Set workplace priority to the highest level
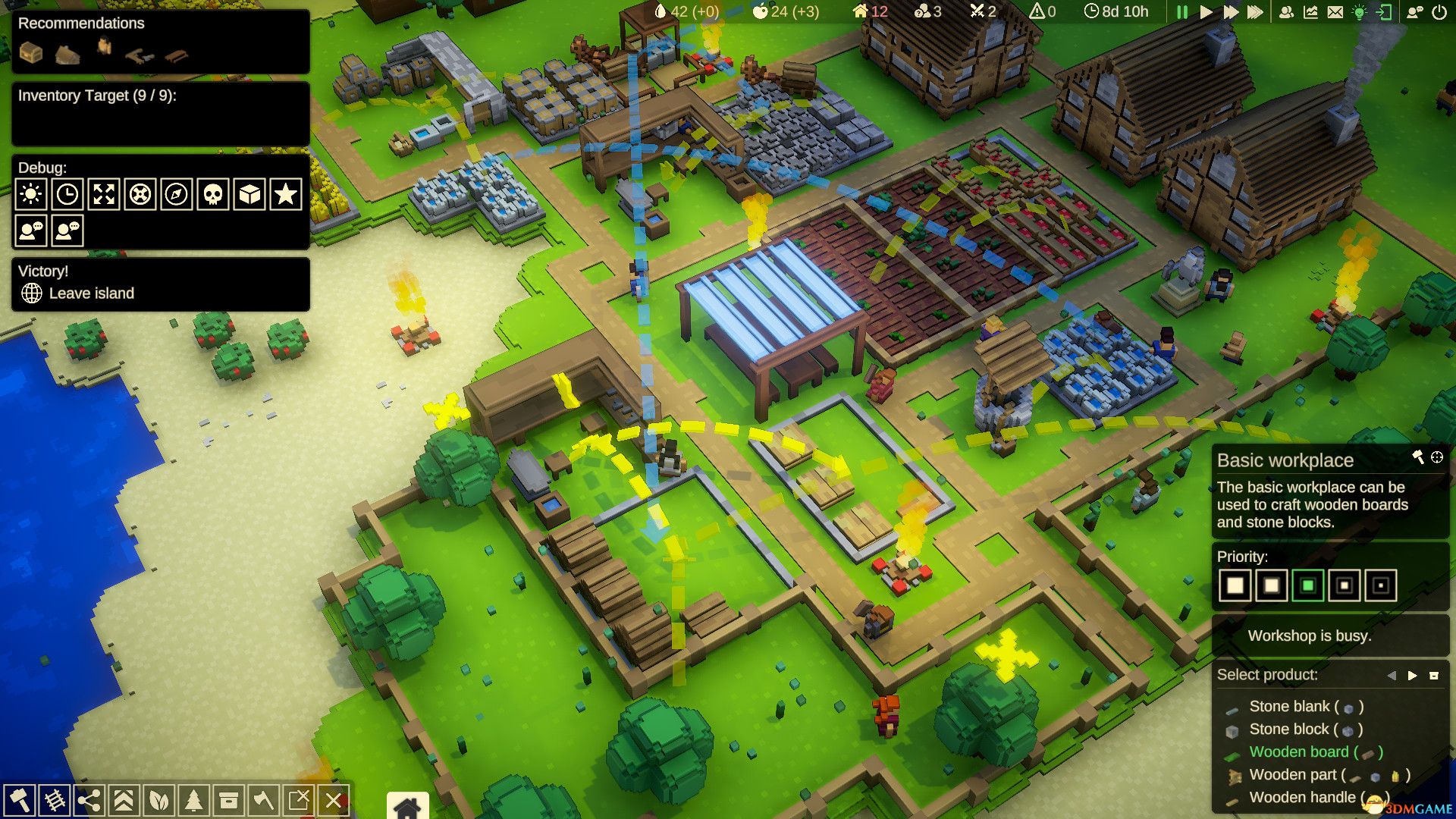Viewport: 1456px width, 819px height. click(x=1235, y=585)
